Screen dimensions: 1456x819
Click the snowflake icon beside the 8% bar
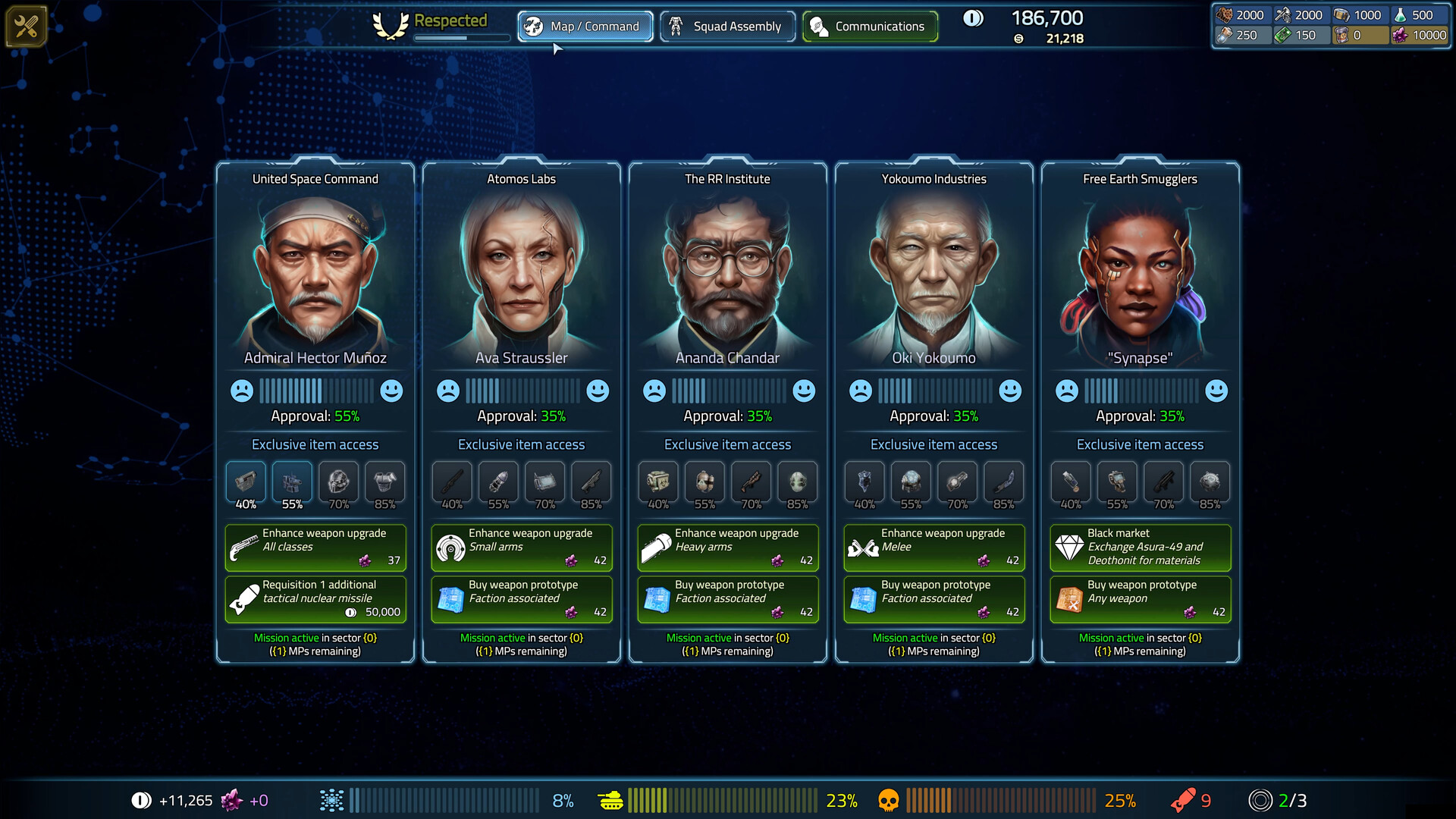(331, 799)
